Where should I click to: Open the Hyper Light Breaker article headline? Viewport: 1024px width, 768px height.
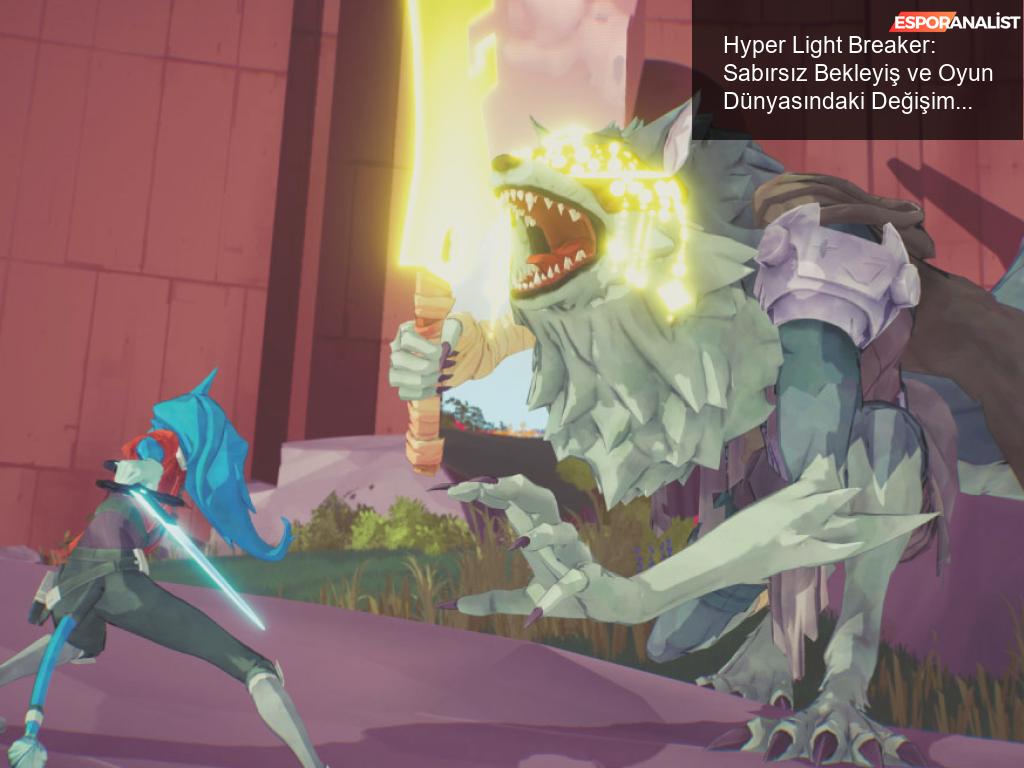pyautogui.click(x=848, y=74)
